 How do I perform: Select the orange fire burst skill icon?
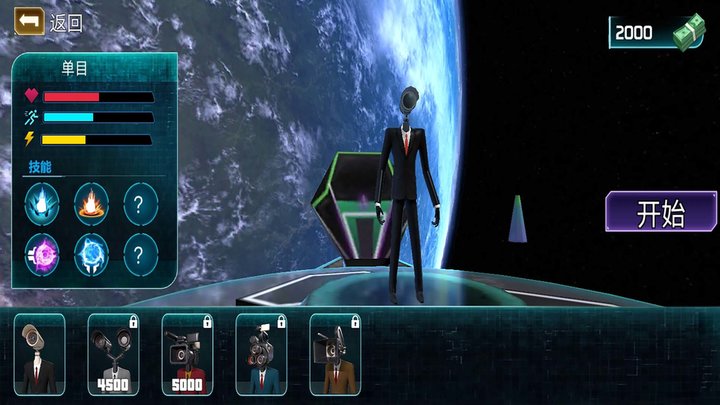[91, 204]
